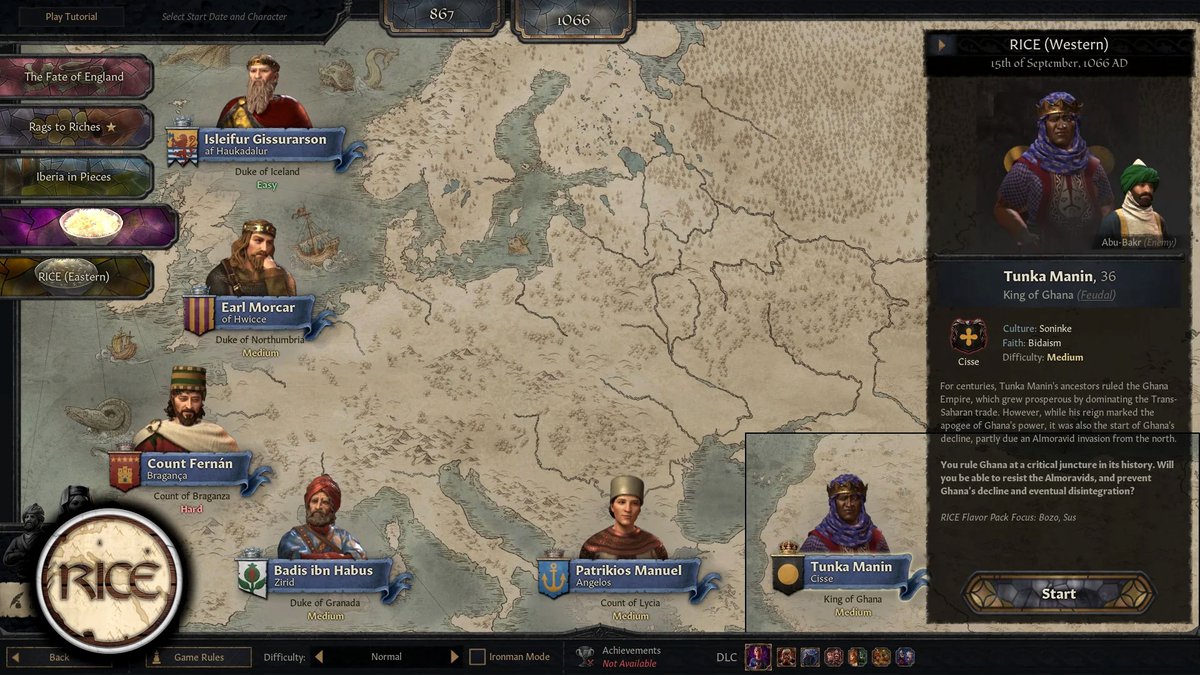Toggle the Ironman Mode checkbox
The height and width of the screenshot is (675, 1200).
pos(478,657)
